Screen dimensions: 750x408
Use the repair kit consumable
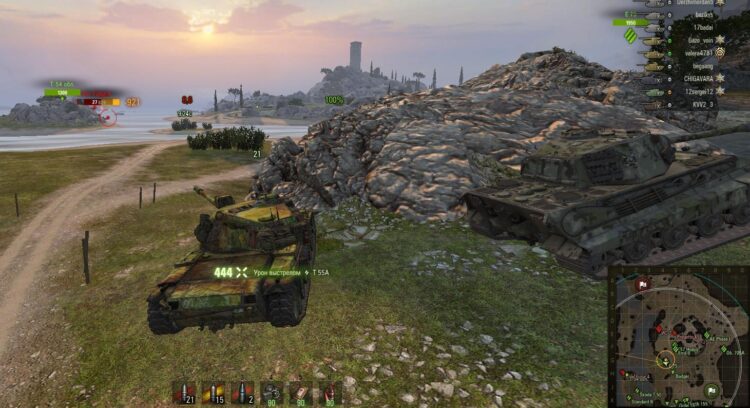(x=271, y=393)
